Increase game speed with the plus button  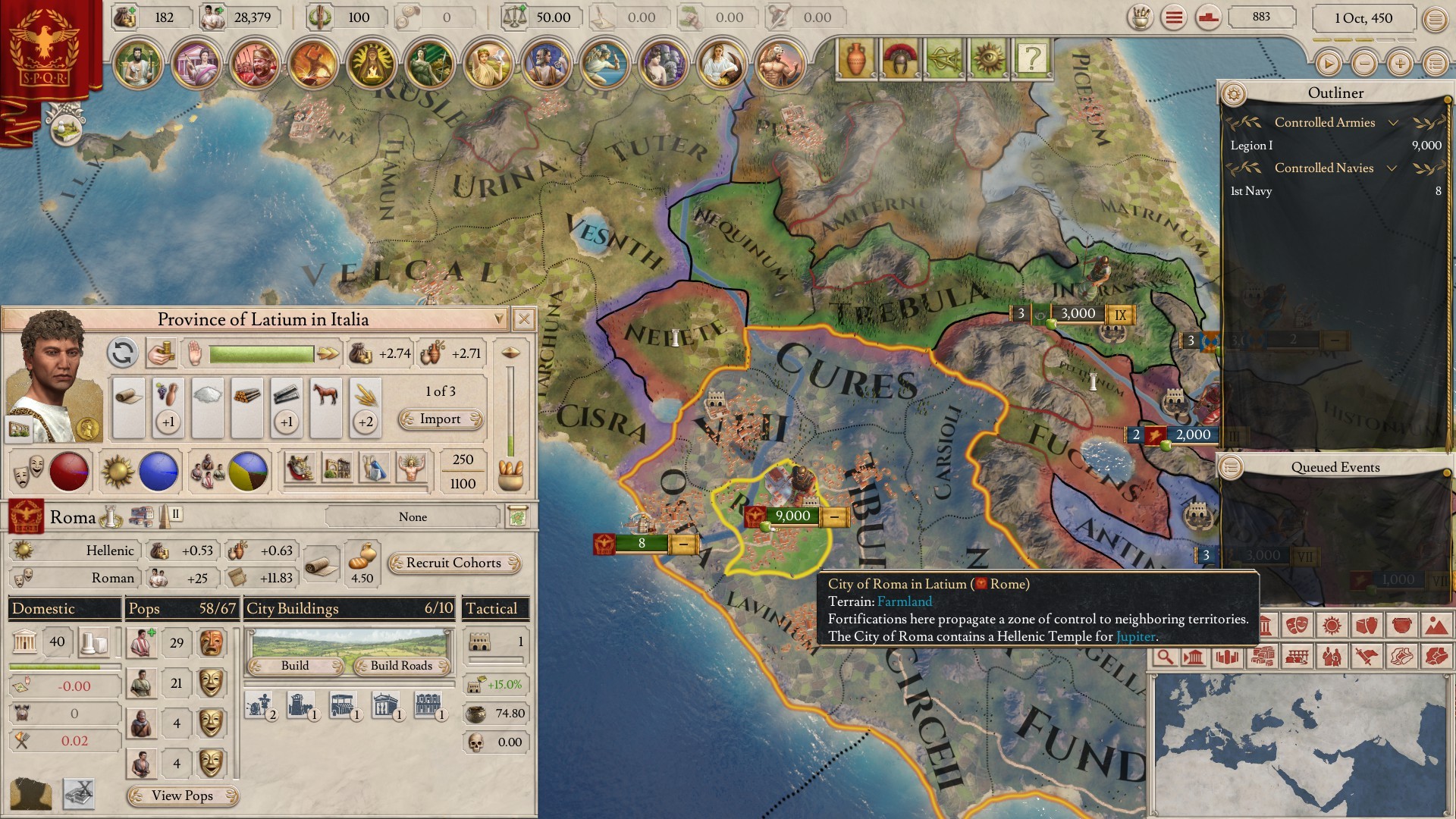pyautogui.click(x=1400, y=64)
